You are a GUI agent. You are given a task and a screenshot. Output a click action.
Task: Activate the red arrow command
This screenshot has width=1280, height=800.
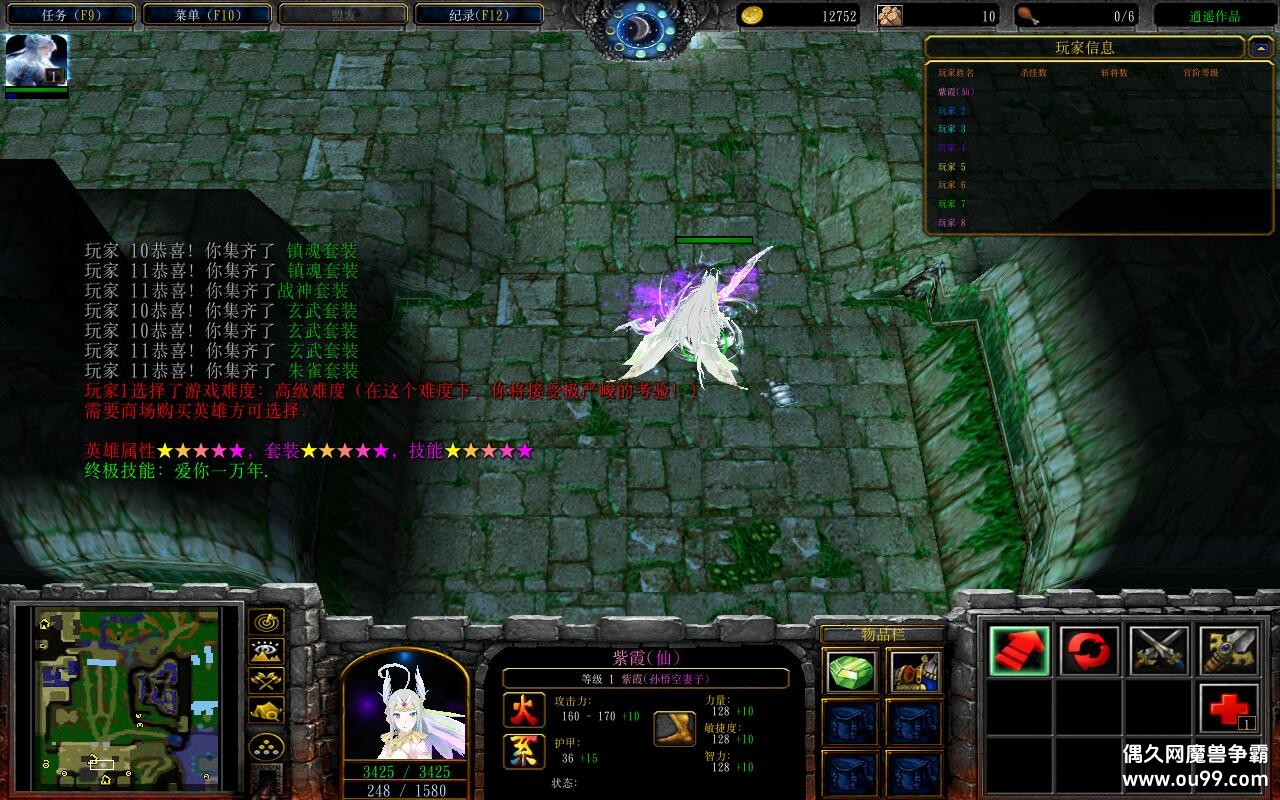(x=1019, y=651)
